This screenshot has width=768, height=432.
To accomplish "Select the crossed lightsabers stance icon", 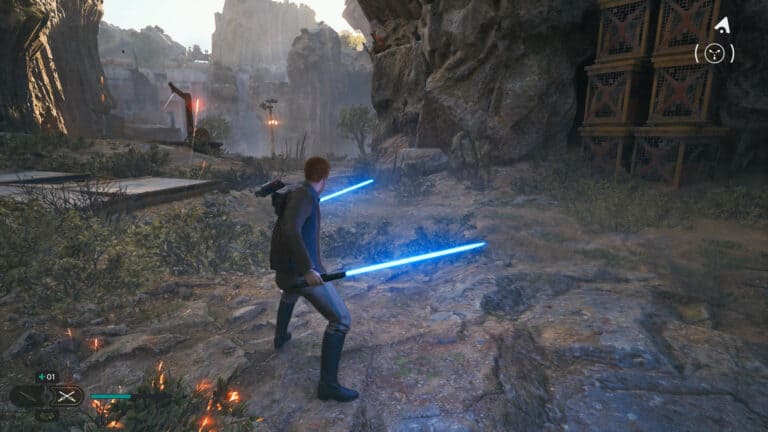I will [67, 396].
